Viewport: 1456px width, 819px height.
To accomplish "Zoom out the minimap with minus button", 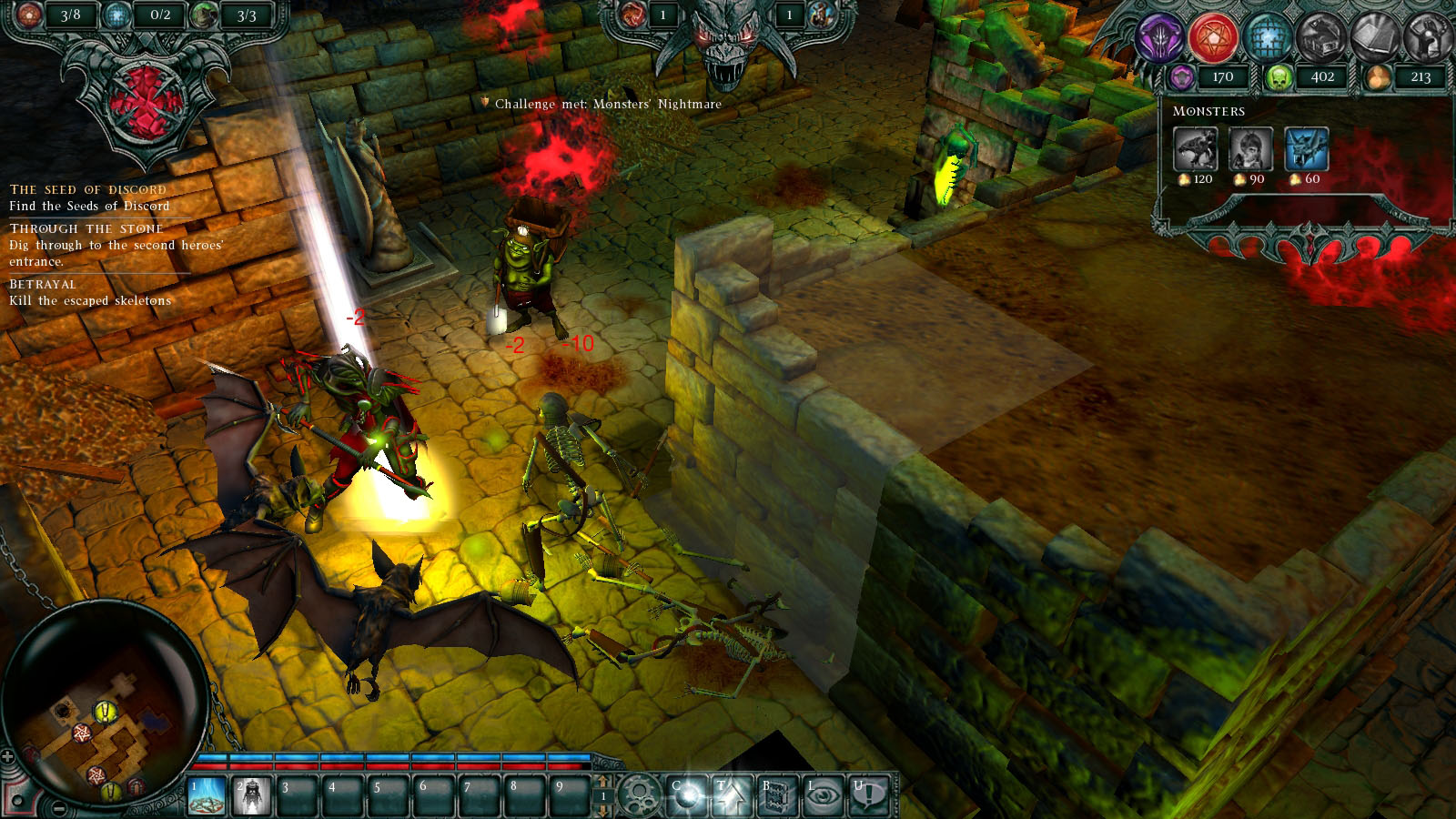I will [58, 808].
